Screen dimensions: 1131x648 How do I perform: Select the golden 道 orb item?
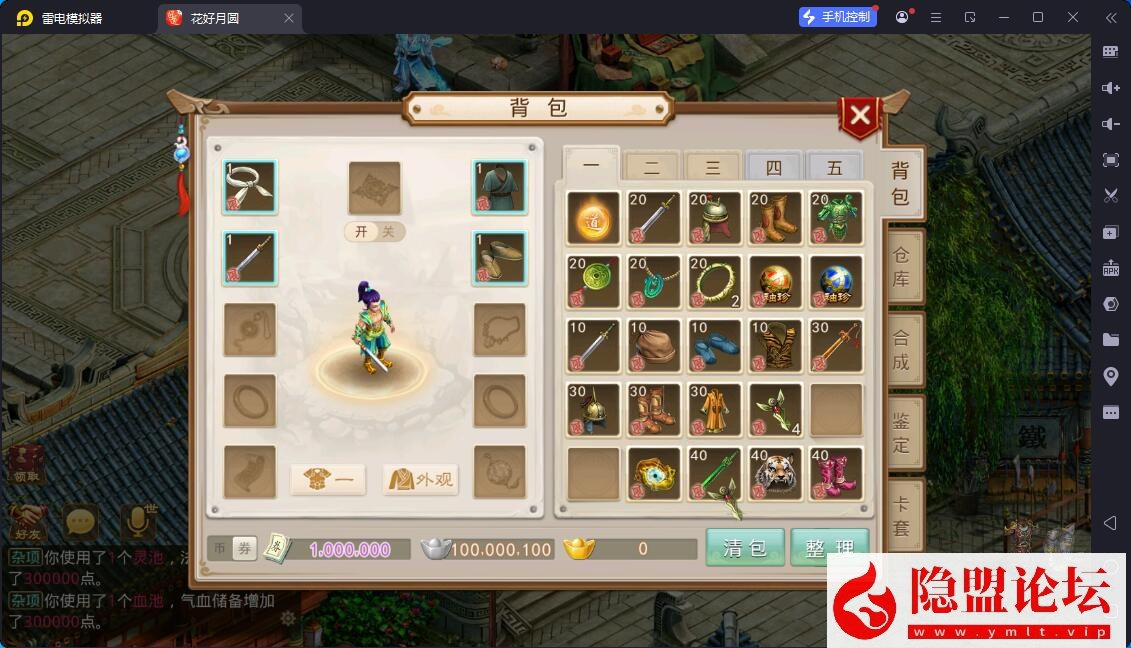tap(594, 218)
